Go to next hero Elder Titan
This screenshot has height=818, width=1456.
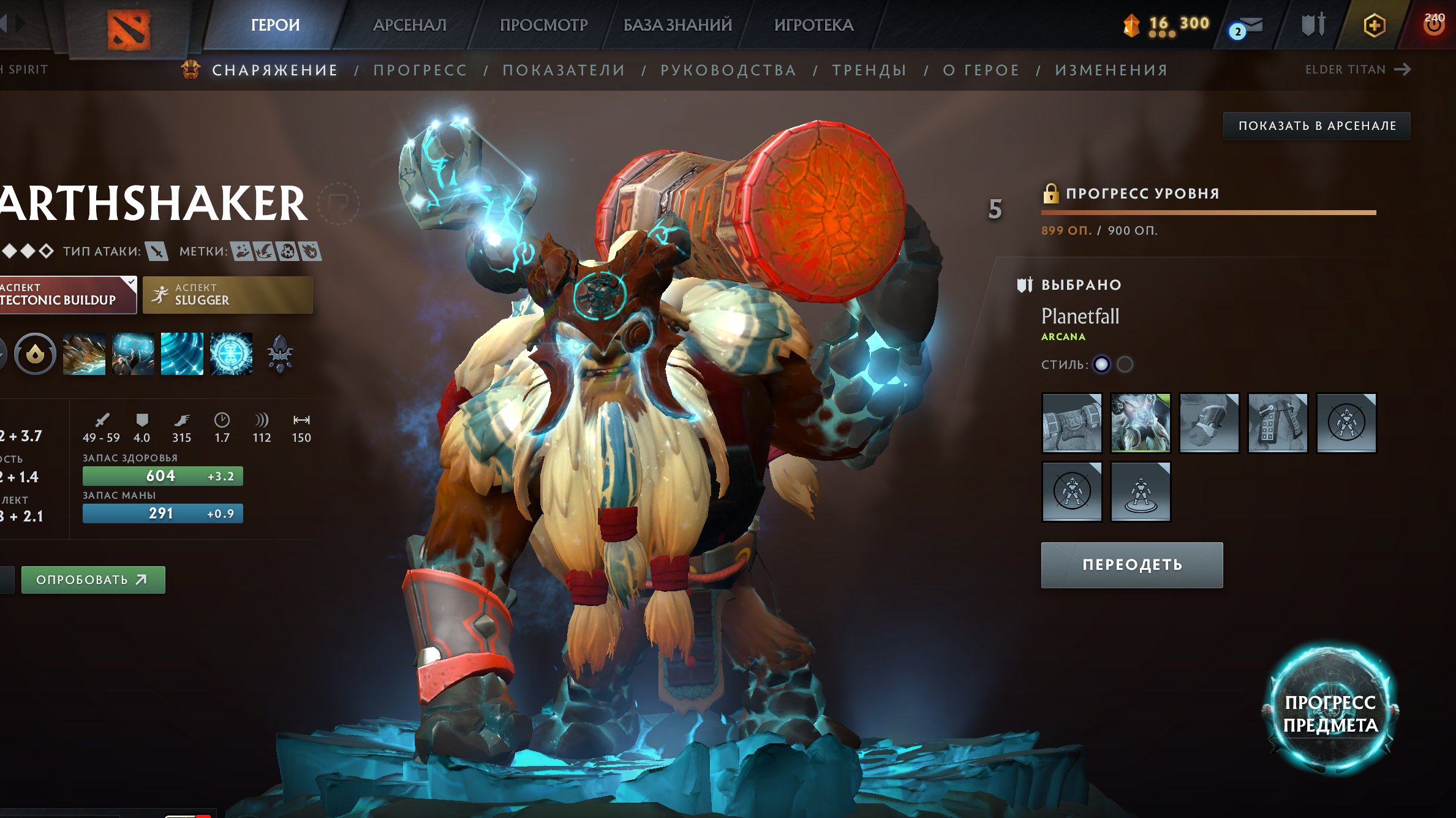click(x=1357, y=70)
